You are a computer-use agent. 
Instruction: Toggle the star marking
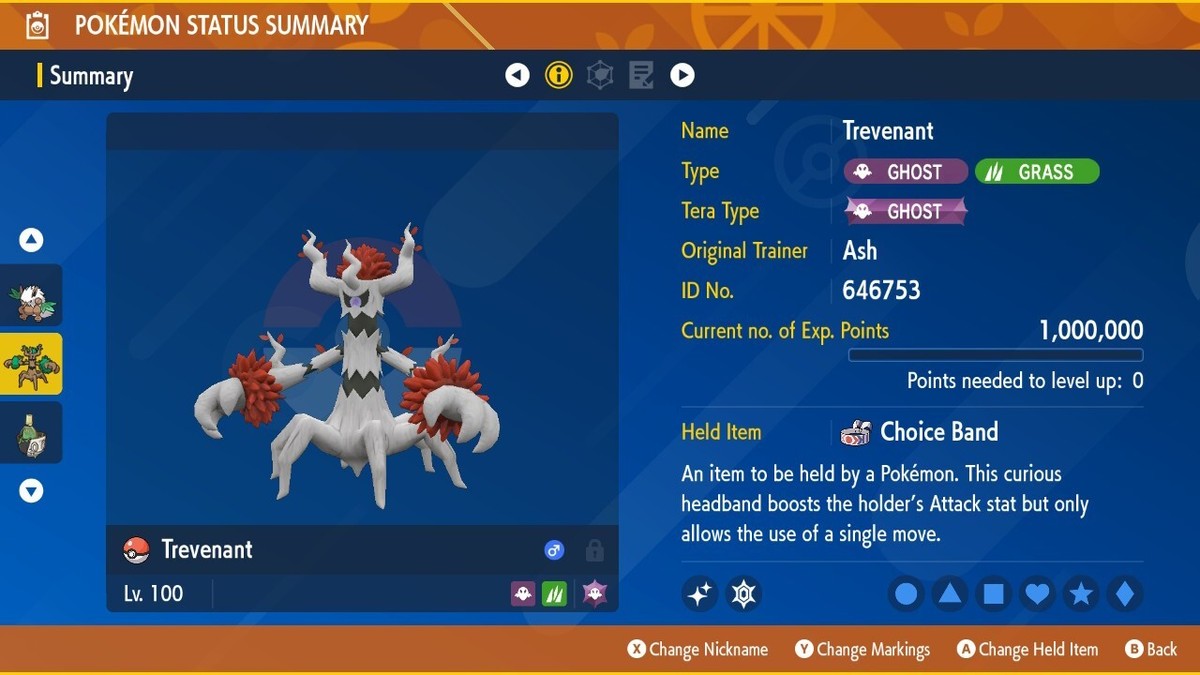pyautogui.click(x=1081, y=595)
